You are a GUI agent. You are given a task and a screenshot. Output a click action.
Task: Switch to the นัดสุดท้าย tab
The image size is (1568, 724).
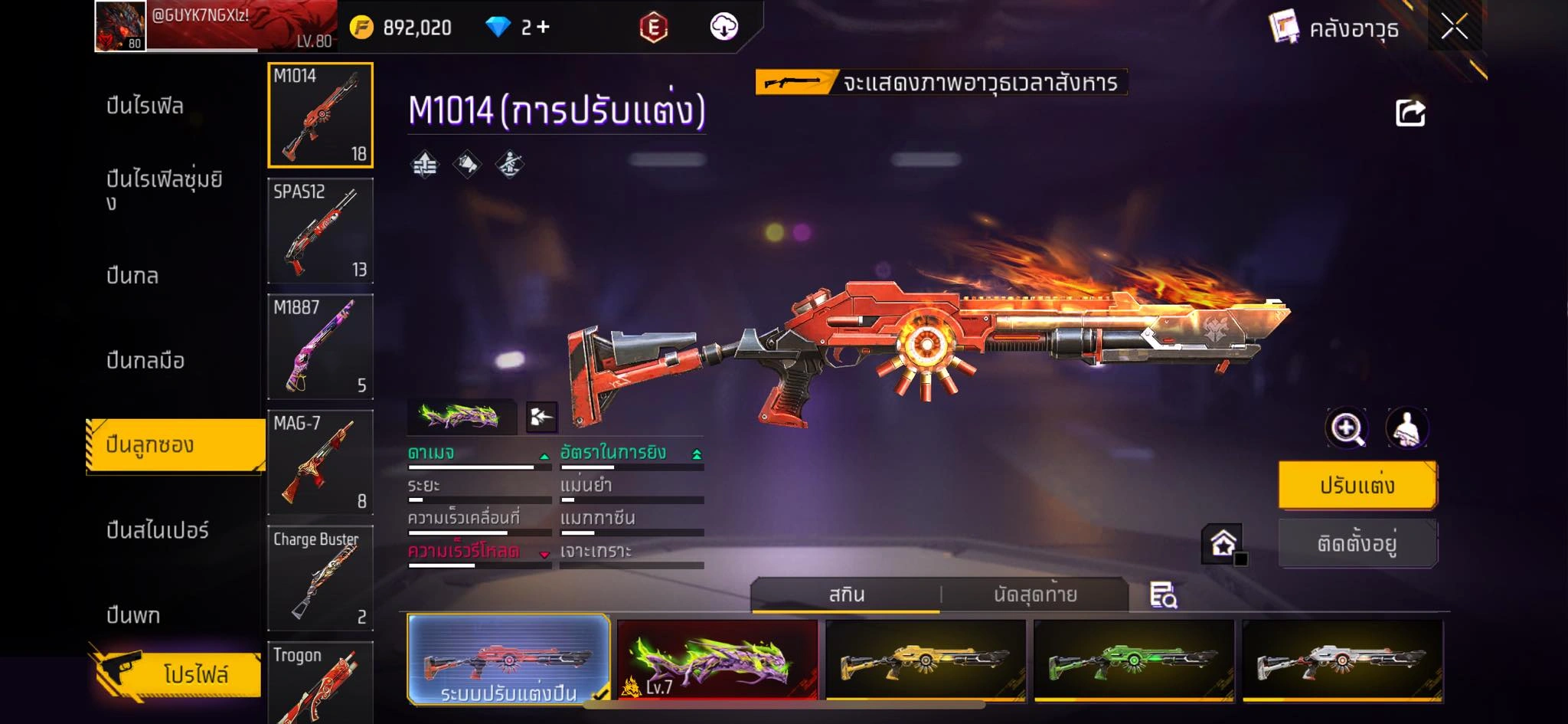point(1035,595)
